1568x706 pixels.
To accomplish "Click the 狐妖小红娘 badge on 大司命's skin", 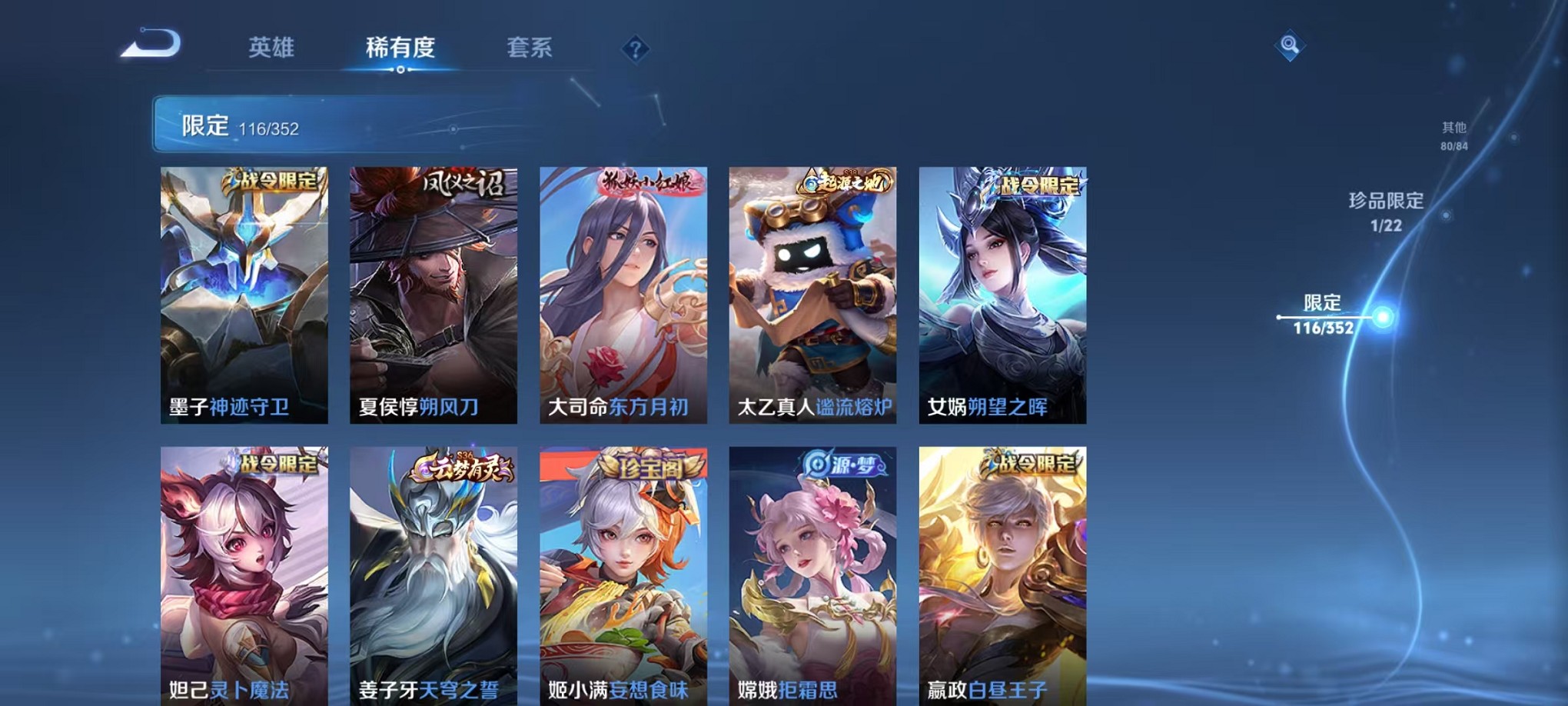I will point(649,182).
